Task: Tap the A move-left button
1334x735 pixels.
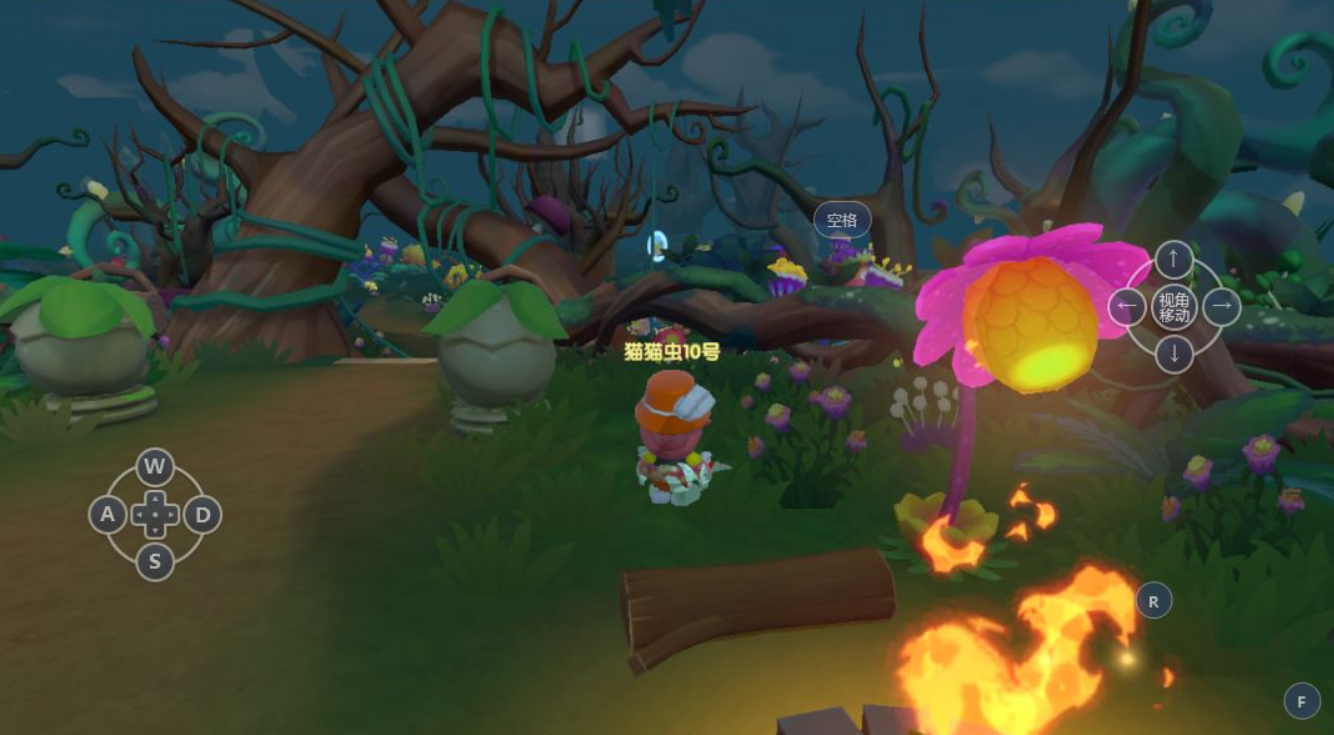Action: pos(107,515)
